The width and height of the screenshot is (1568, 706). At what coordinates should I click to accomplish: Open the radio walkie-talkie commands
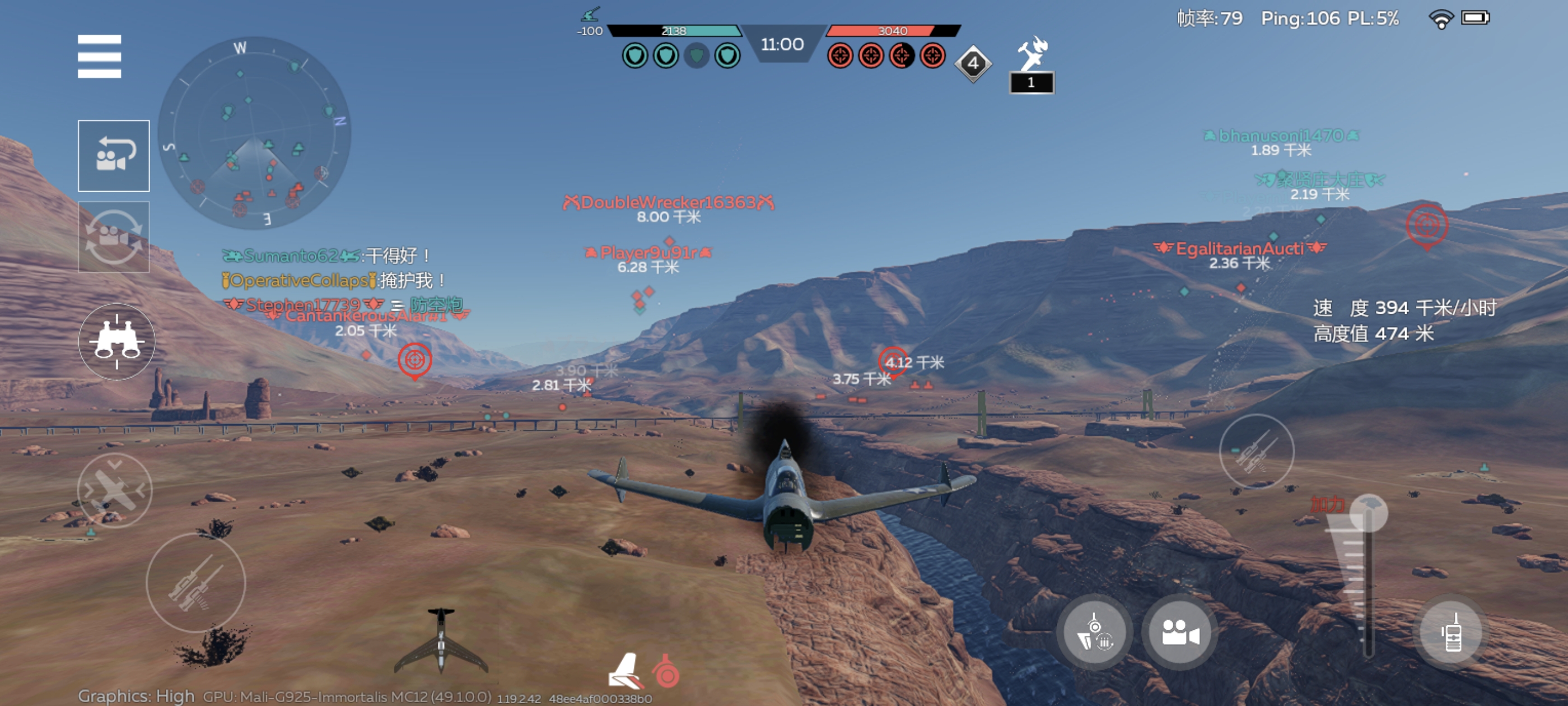(1452, 633)
